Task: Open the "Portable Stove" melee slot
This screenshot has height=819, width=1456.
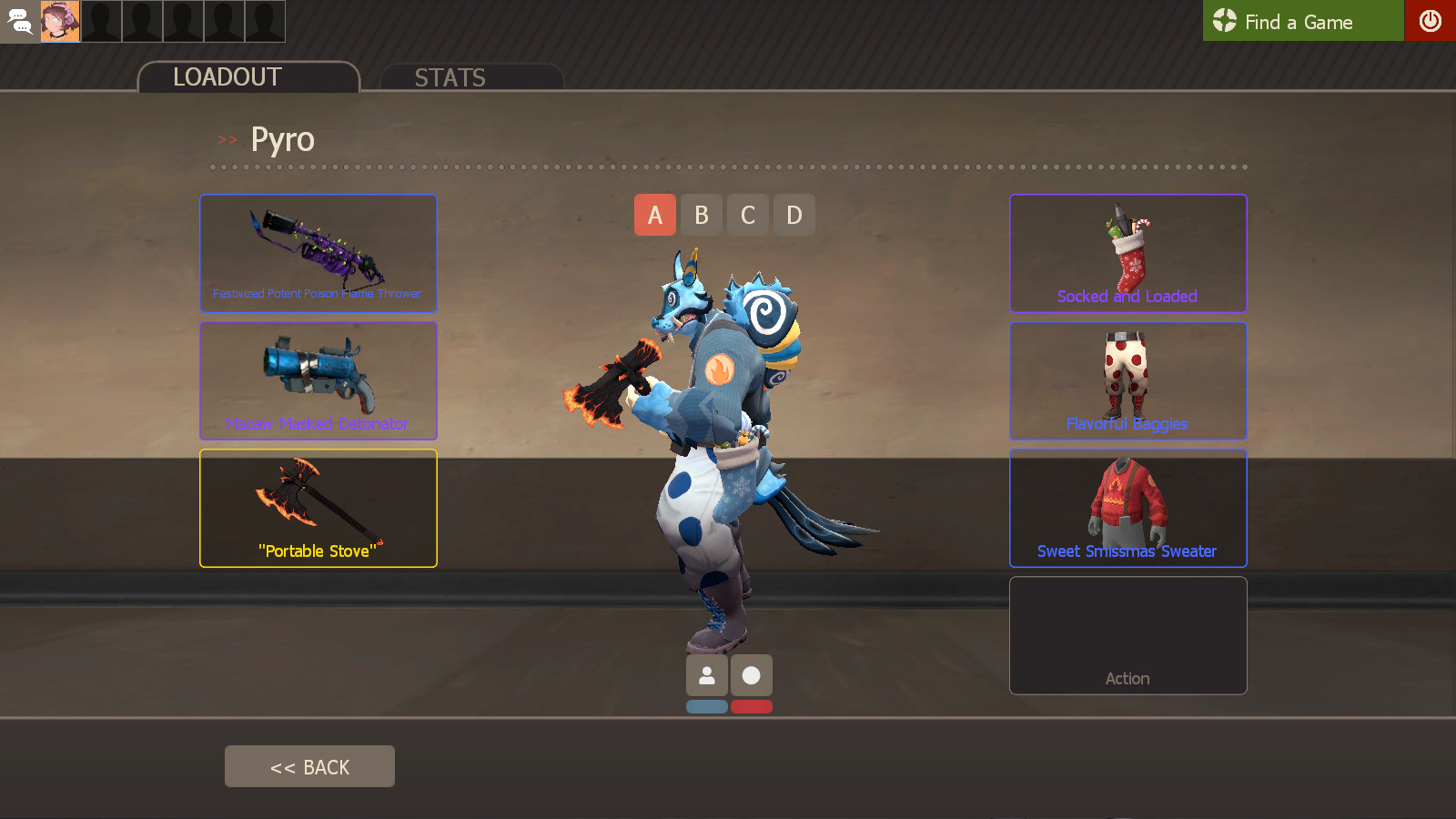Action: point(318,508)
